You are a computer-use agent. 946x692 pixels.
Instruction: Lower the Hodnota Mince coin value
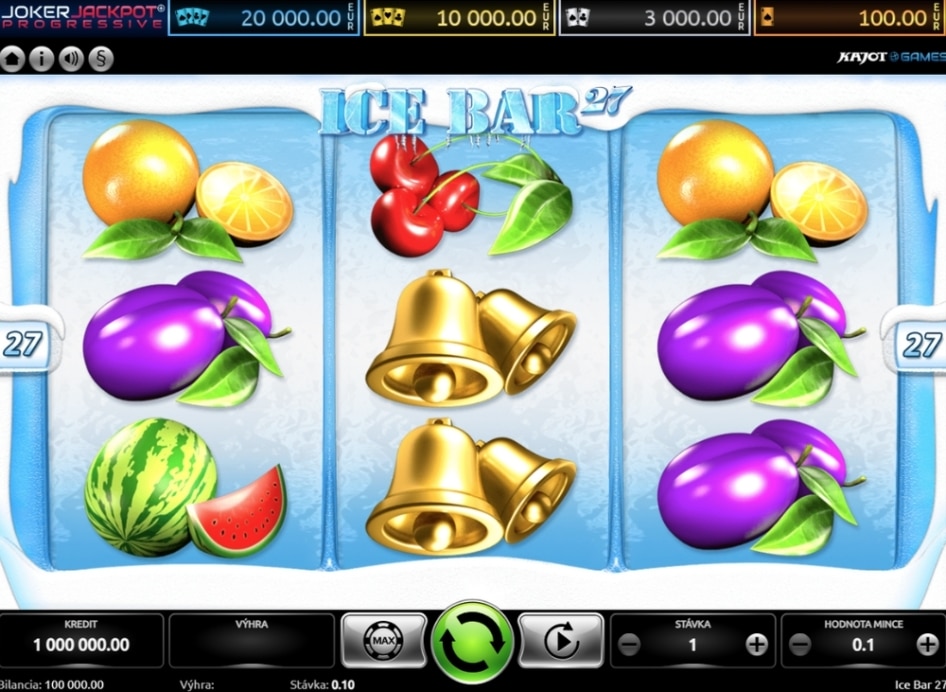(x=798, y=645)
